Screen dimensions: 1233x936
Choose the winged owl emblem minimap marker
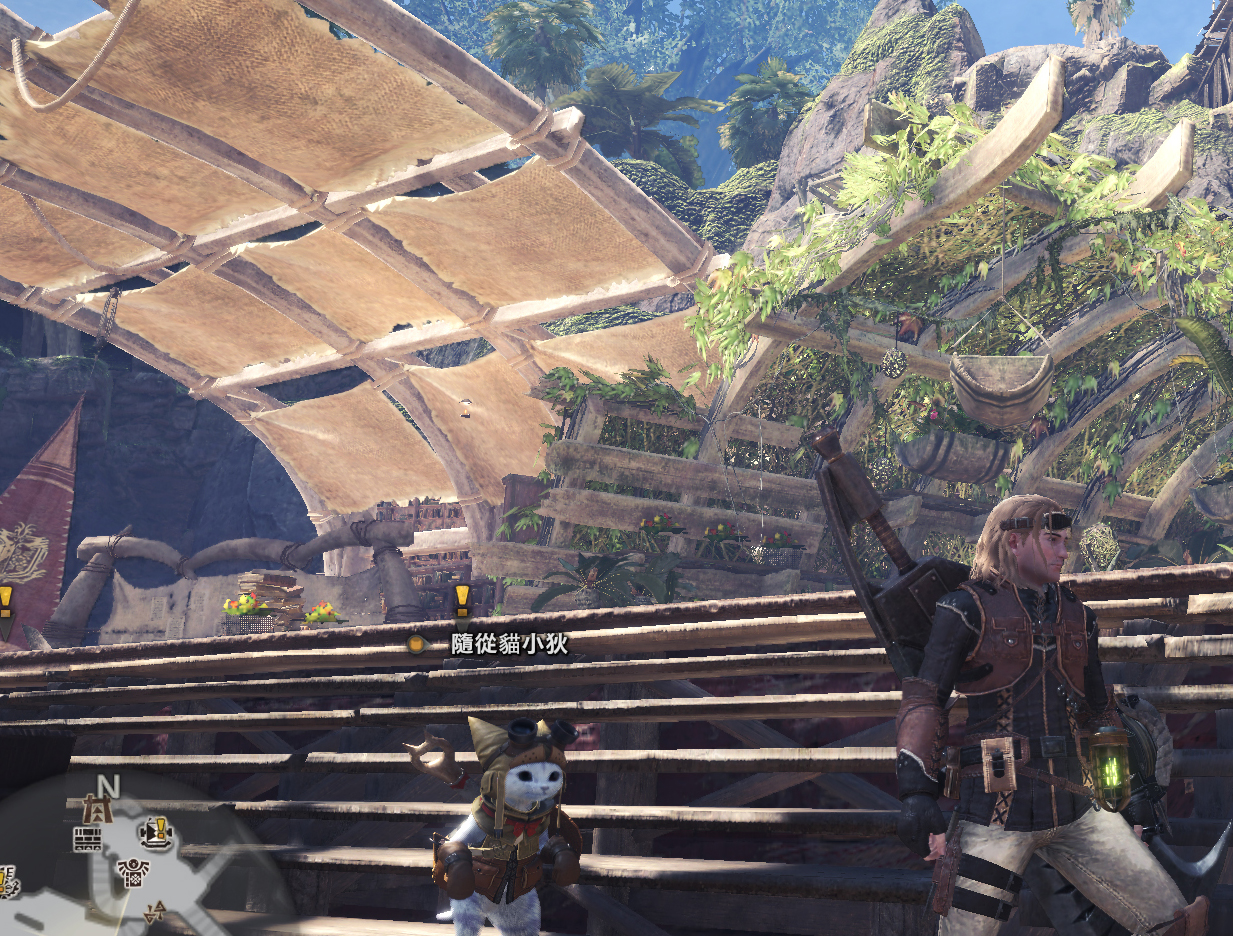132,871
